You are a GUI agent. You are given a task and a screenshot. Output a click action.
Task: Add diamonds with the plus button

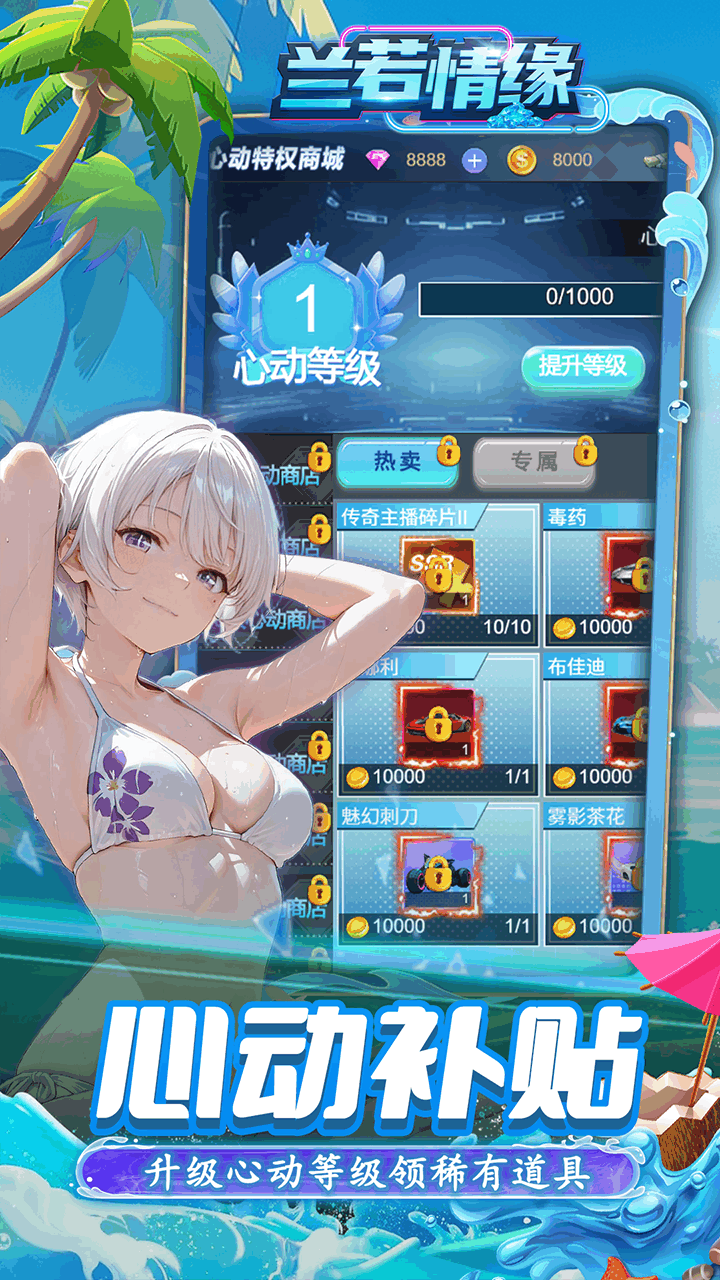pyautogui.click(x=474, y=160)
